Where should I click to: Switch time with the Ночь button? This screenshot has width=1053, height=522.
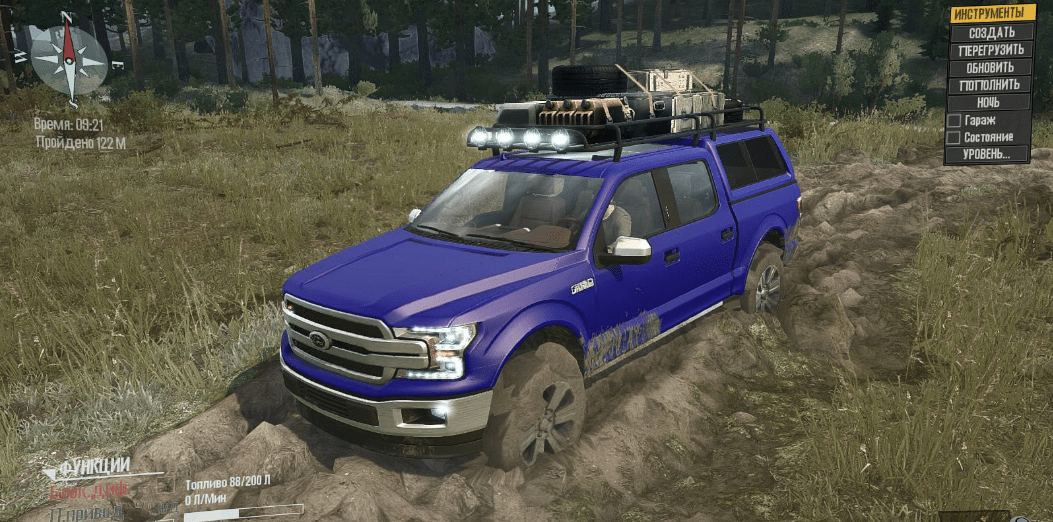coord(990,102)
